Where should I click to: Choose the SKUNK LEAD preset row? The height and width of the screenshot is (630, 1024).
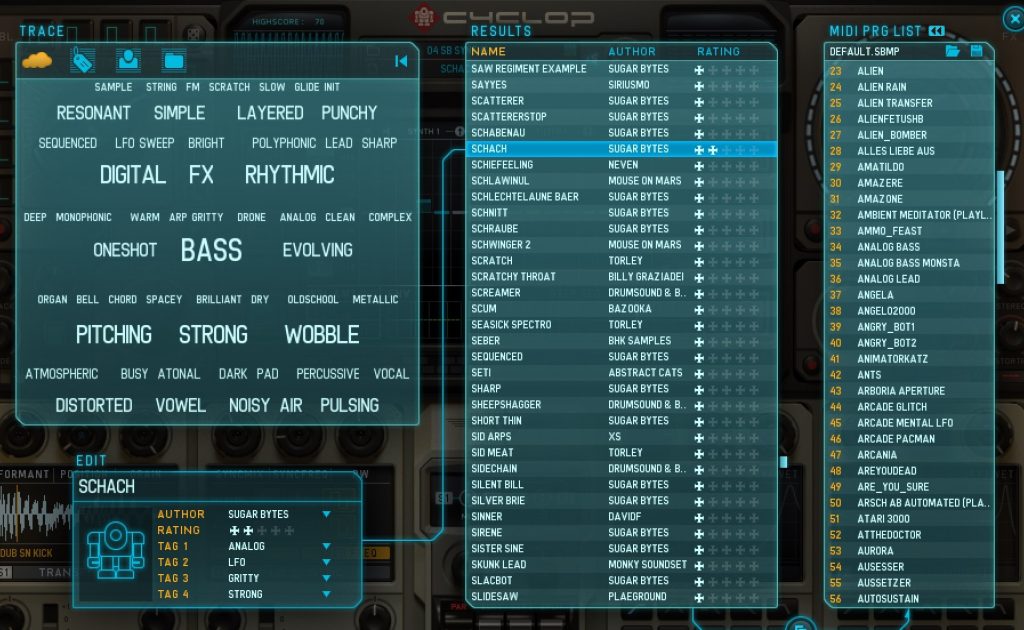[499, 565]
